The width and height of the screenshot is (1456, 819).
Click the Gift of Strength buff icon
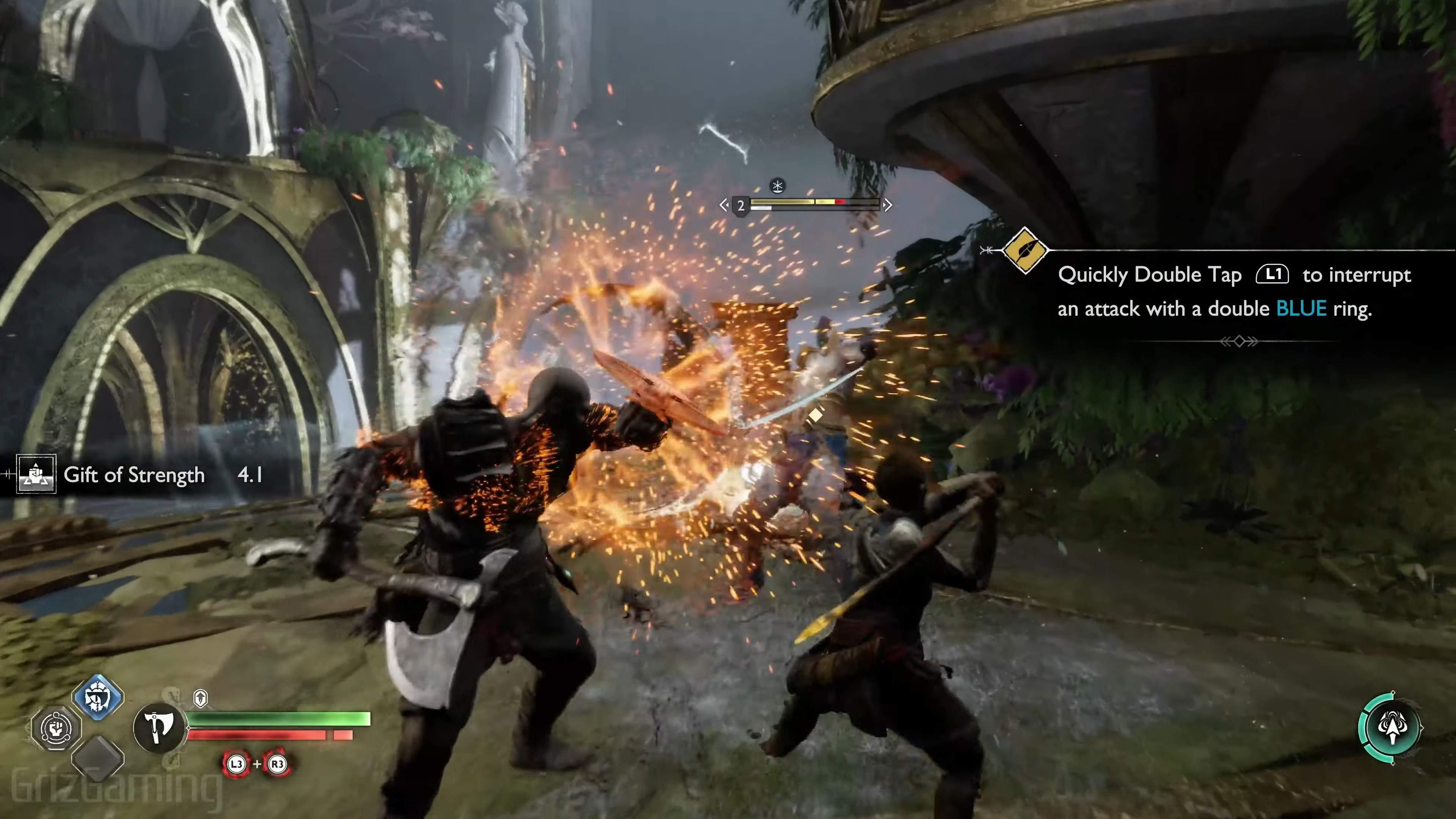tap(36, 474)
